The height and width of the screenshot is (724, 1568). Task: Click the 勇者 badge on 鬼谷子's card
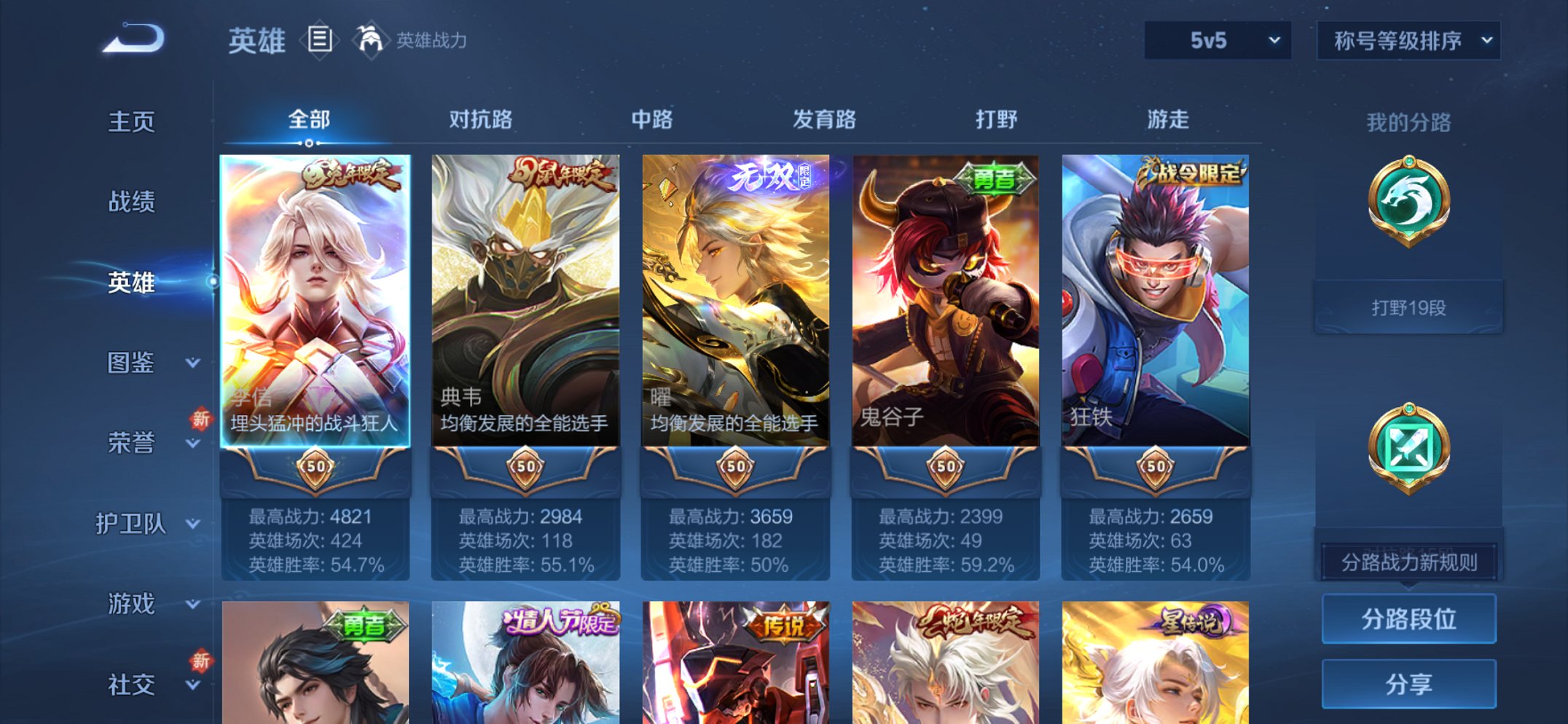click(x=995, y=180)
